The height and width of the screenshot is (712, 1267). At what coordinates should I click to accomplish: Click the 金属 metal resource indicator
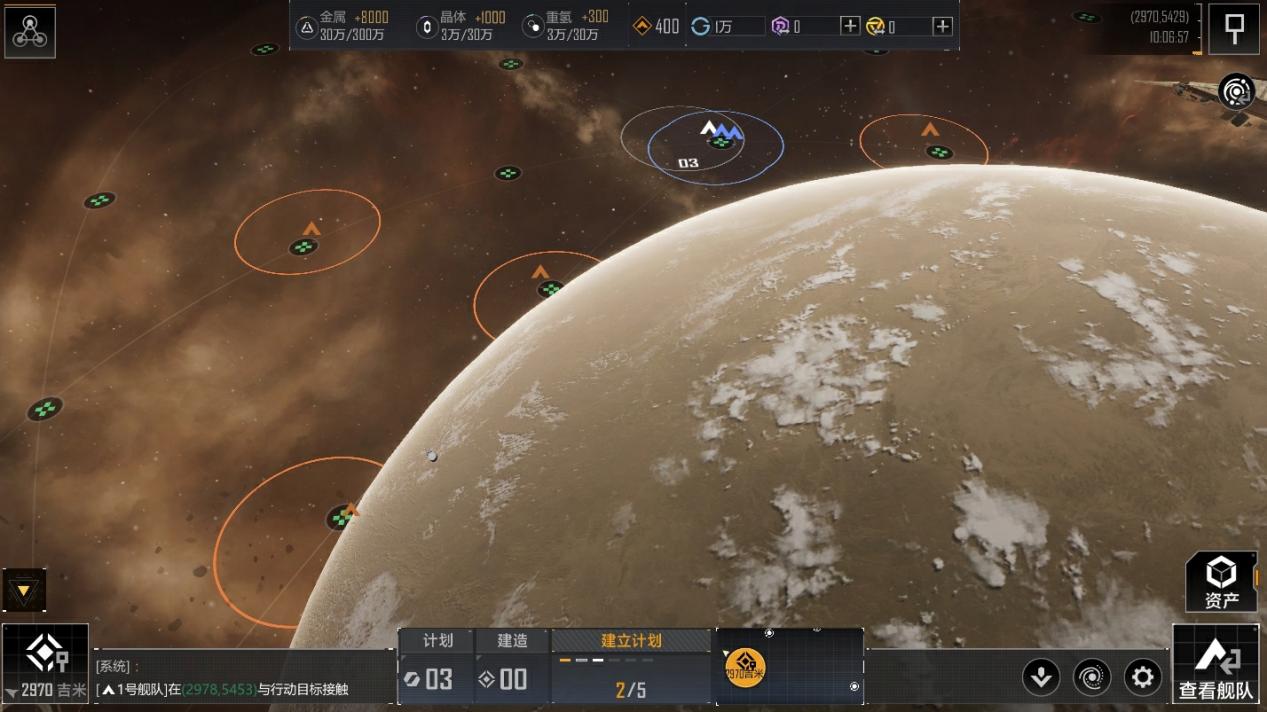(343, 26)
